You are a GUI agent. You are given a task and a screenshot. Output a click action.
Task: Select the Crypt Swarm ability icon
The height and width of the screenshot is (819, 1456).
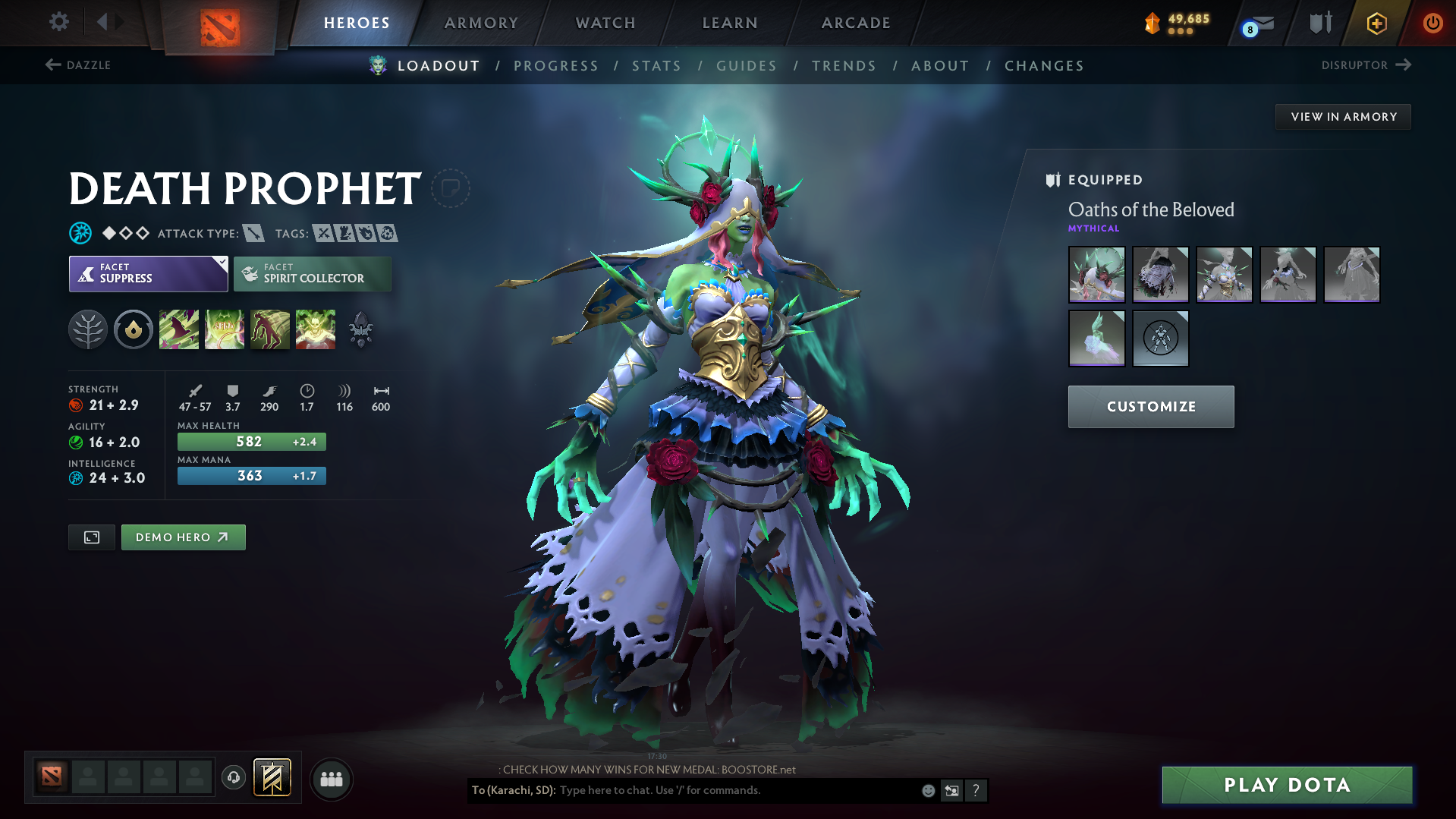(x=179, y=329)
